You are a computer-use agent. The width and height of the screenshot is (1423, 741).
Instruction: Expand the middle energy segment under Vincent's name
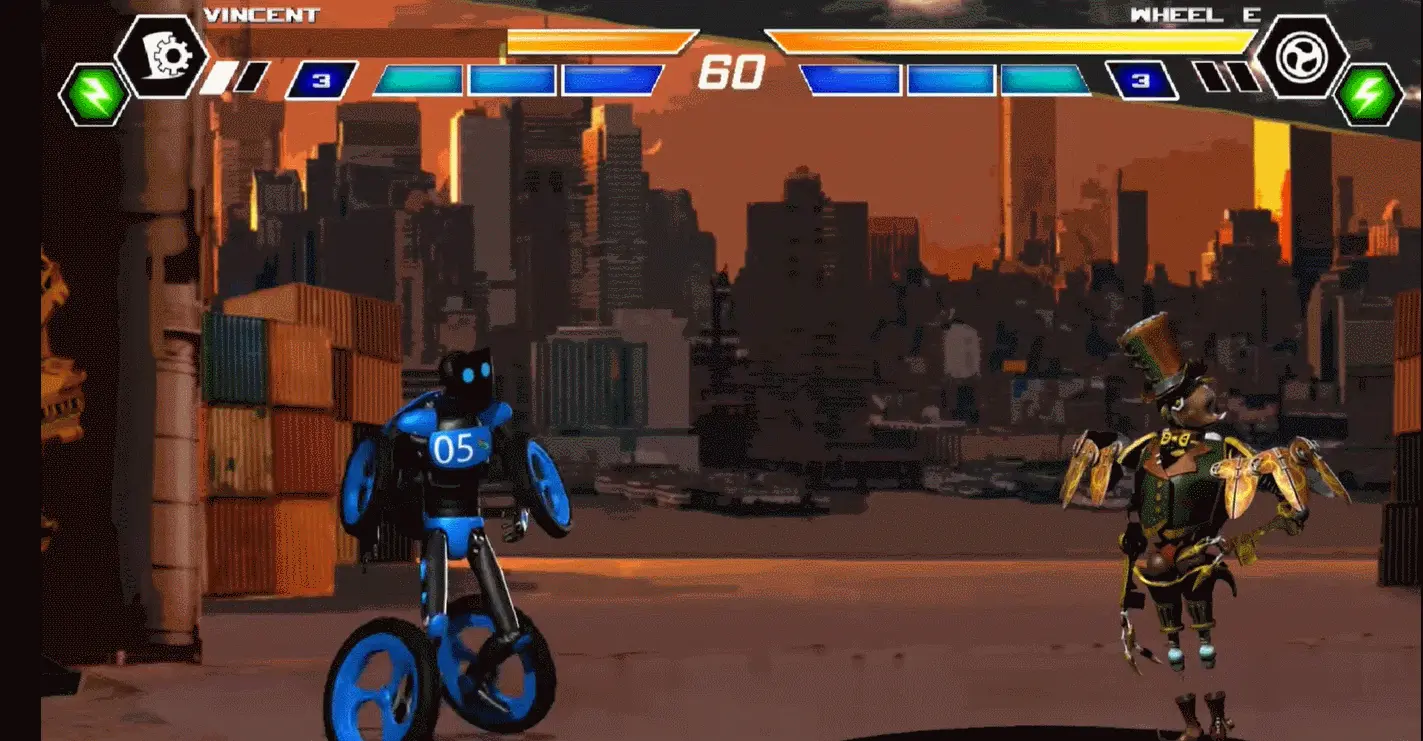pos(511,80)
